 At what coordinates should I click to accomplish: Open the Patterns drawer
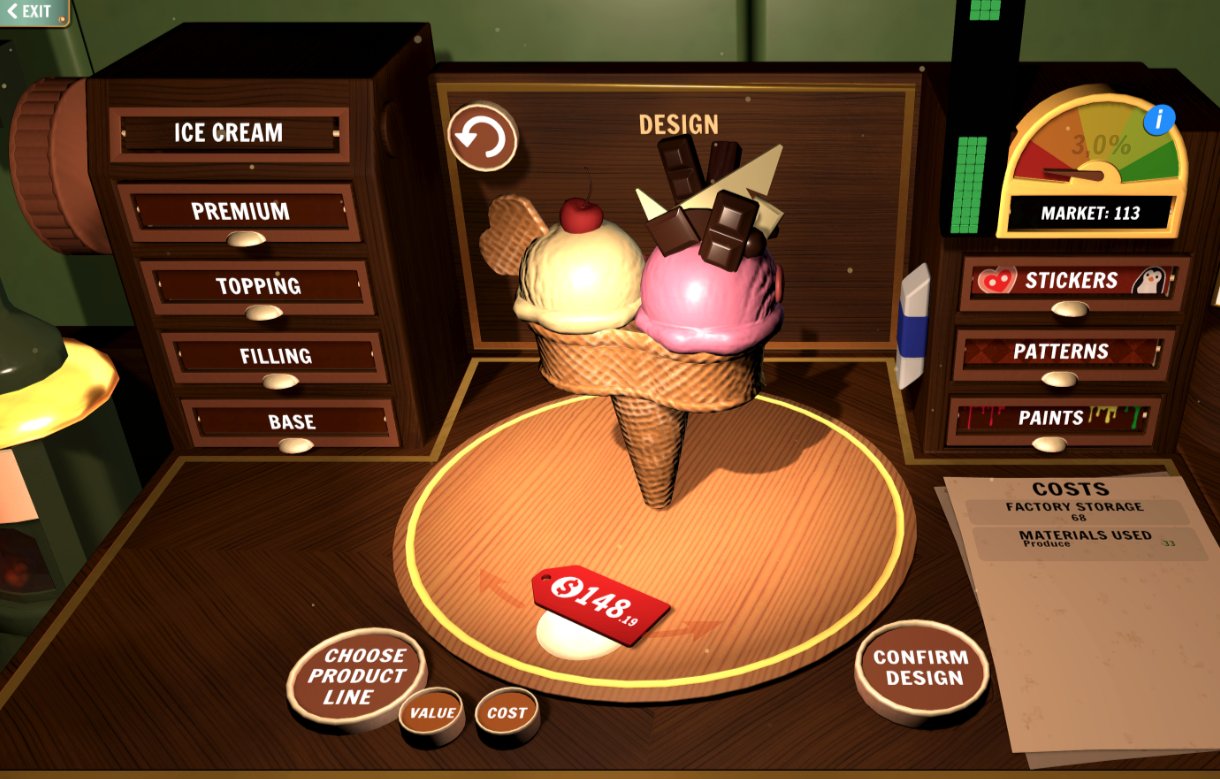[x=1060, y=353]
